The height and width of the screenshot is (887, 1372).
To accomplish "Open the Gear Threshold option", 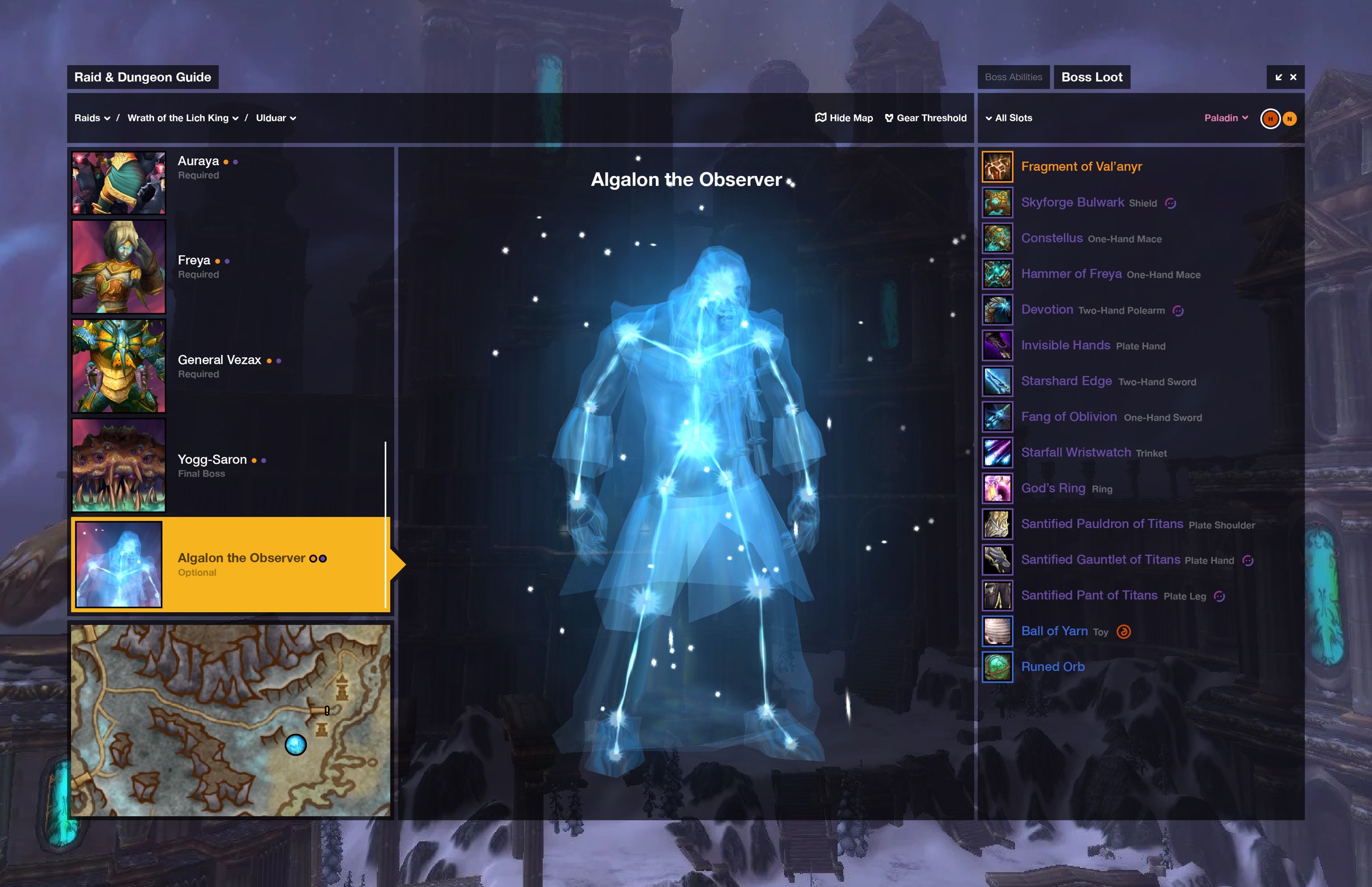I will coord(925,118).
